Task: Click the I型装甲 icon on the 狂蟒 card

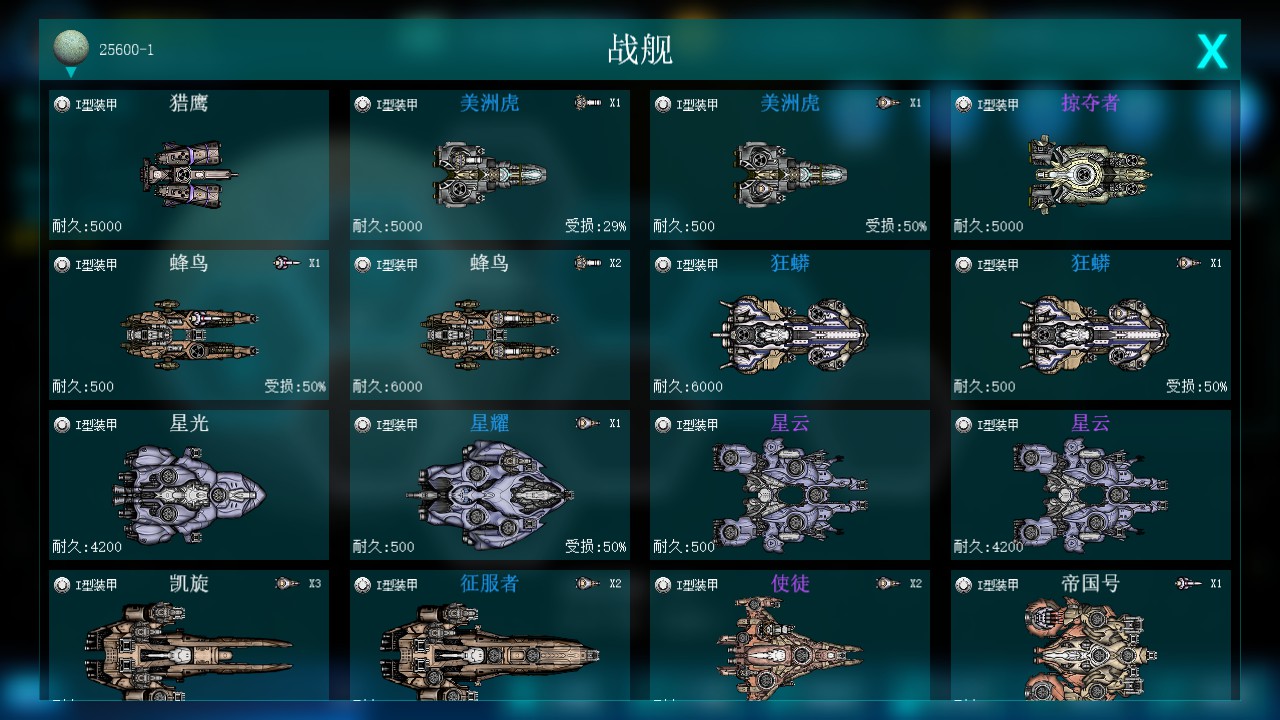Action: click(x=663, y=264)
